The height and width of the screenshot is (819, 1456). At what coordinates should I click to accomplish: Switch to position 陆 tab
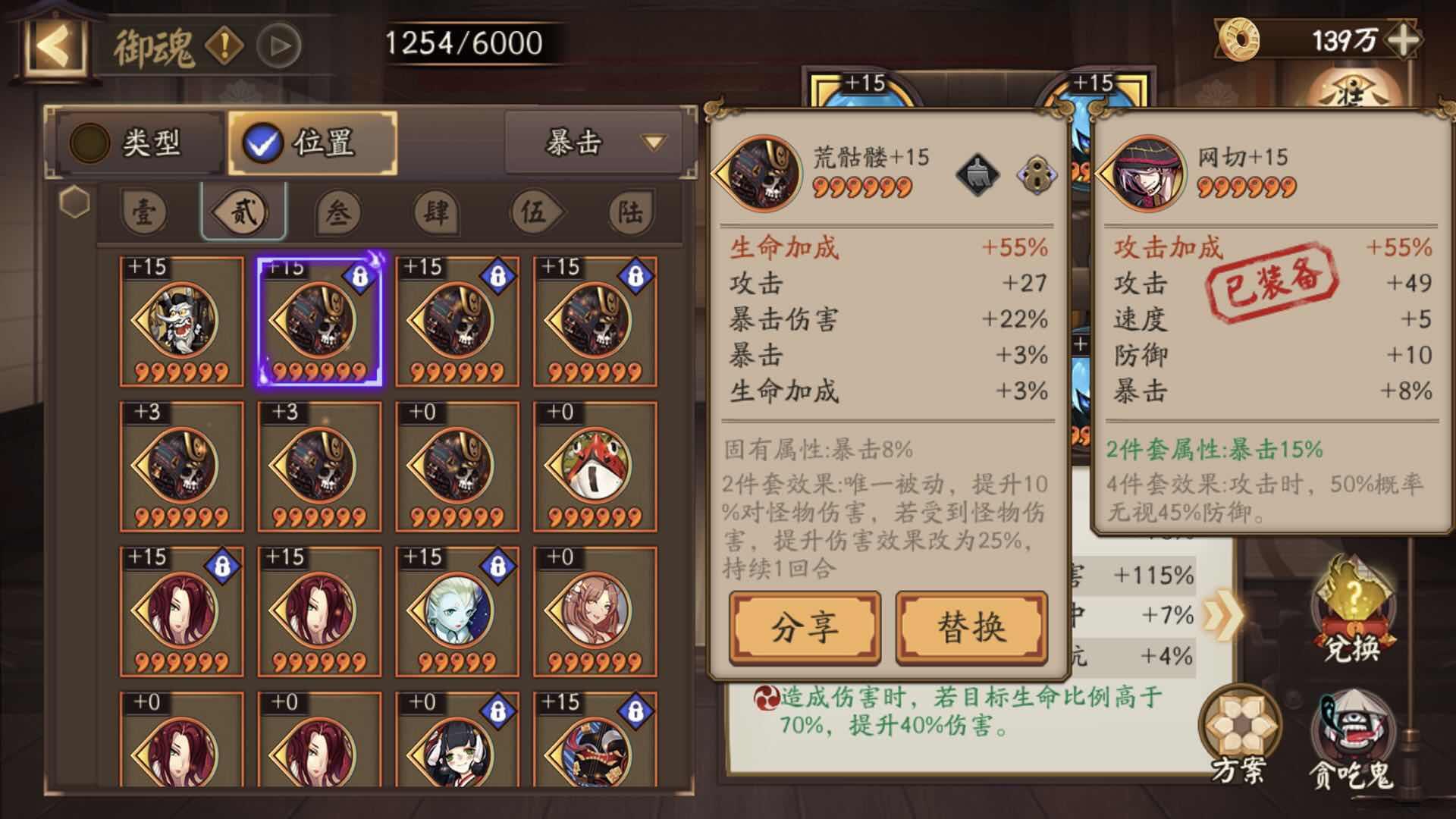(x=630, y=212)
